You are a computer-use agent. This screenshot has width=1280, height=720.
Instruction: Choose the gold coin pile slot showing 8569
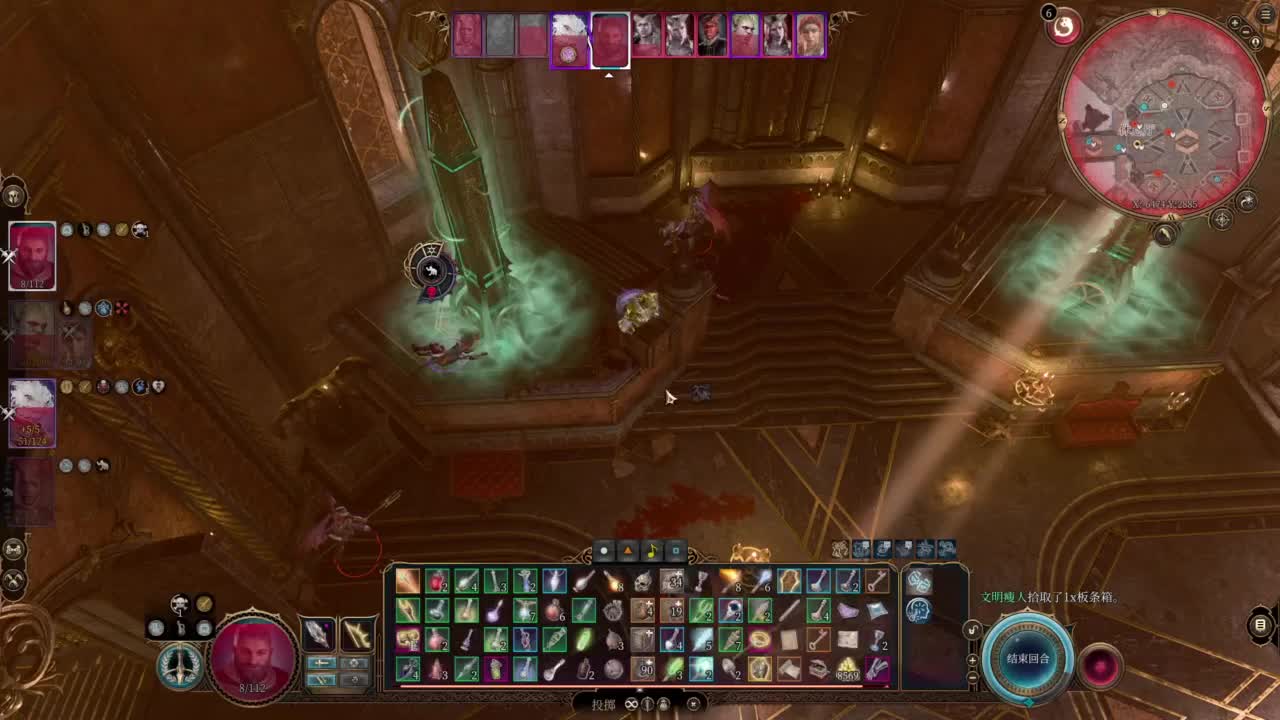[x=848, y=669]
